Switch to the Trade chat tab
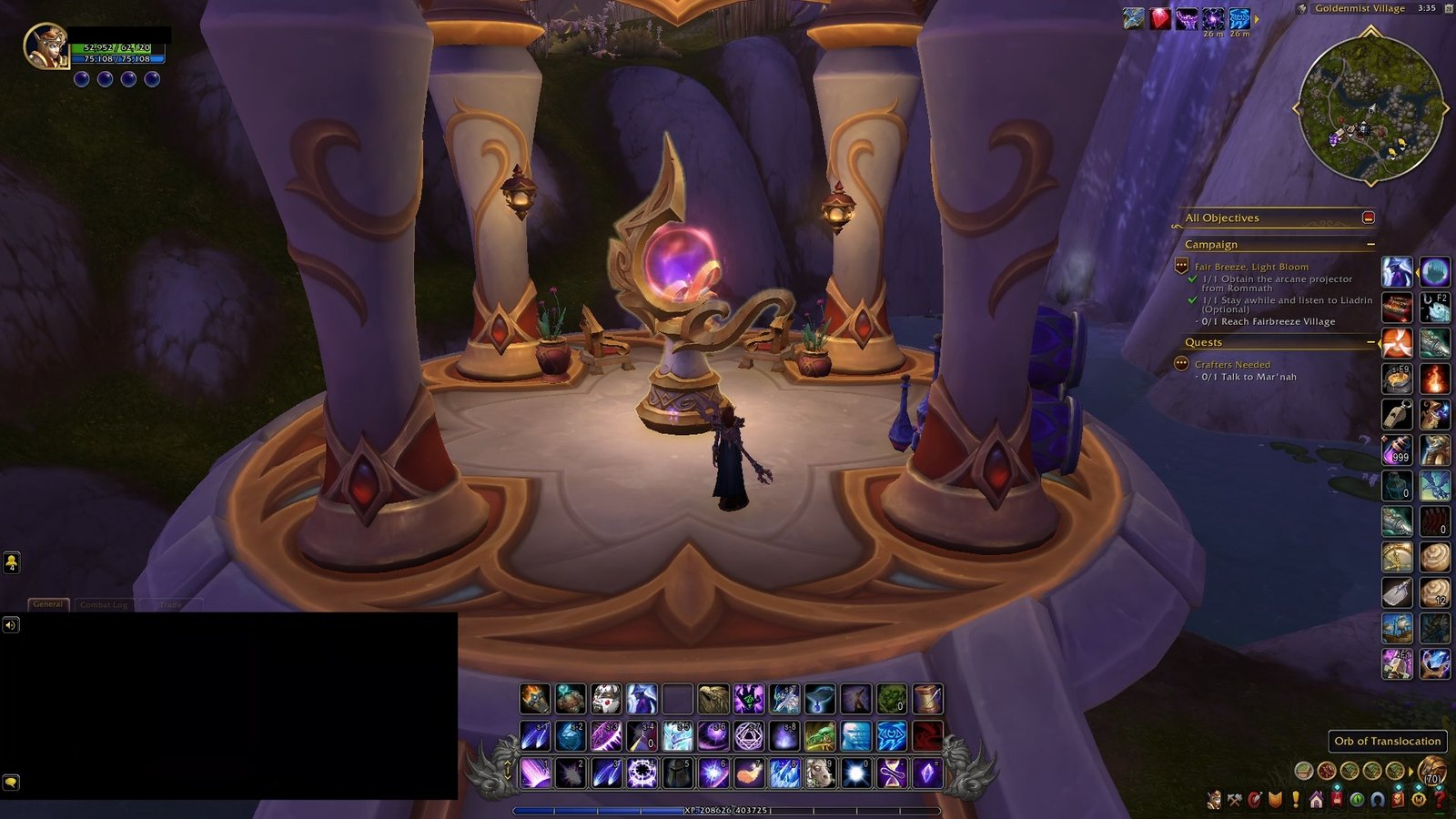Viewport: 1456px width, 819px height. [171, 605]
